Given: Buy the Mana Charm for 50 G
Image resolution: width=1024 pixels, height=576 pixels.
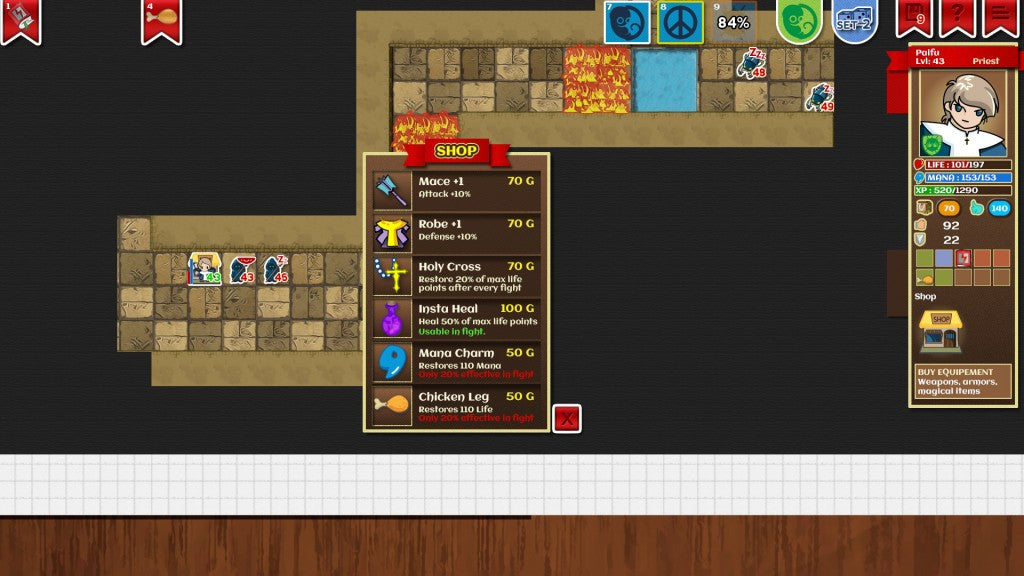Looking at the screenshot, I should pyautogui.click(x=457, y=362).
